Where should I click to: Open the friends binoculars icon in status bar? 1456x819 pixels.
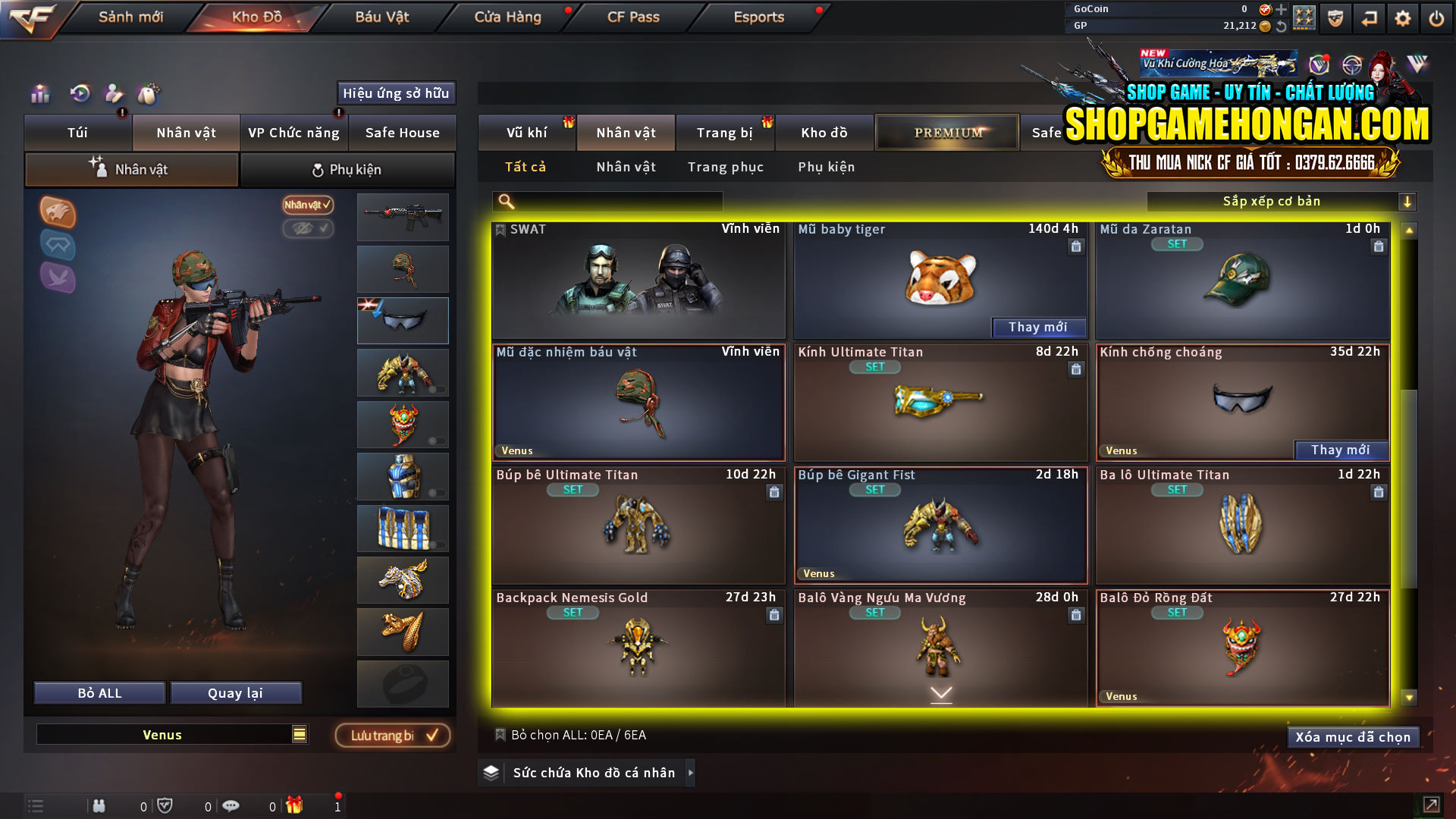click(99, 806)
